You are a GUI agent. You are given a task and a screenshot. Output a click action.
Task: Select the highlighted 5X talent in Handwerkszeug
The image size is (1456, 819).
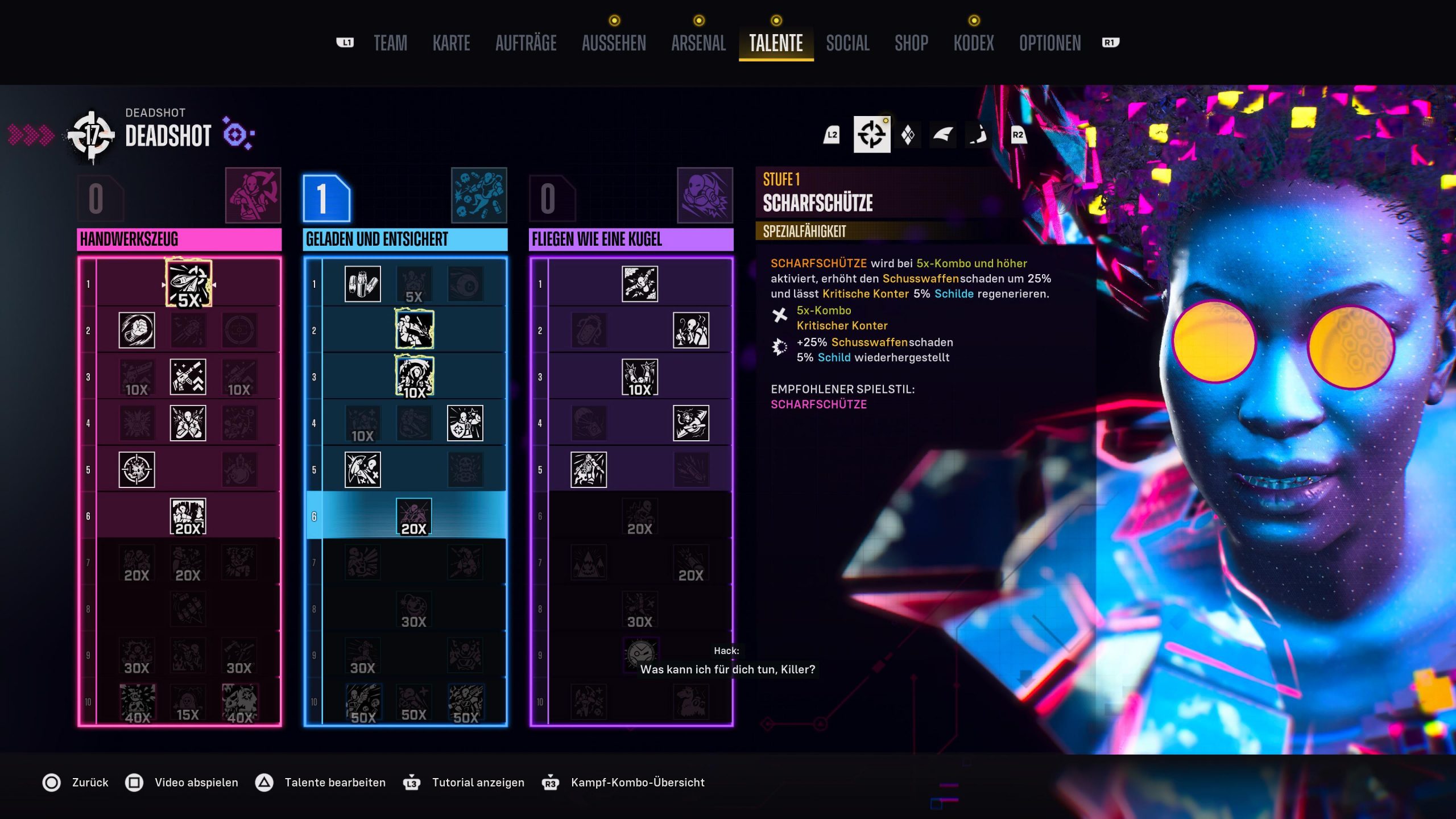coord(188,284)
